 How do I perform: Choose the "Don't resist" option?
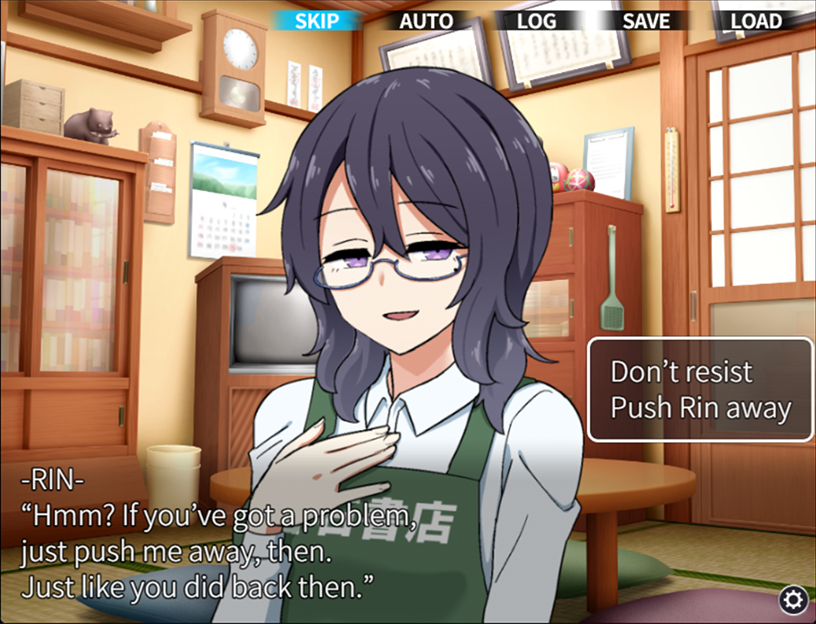[681, 372]
